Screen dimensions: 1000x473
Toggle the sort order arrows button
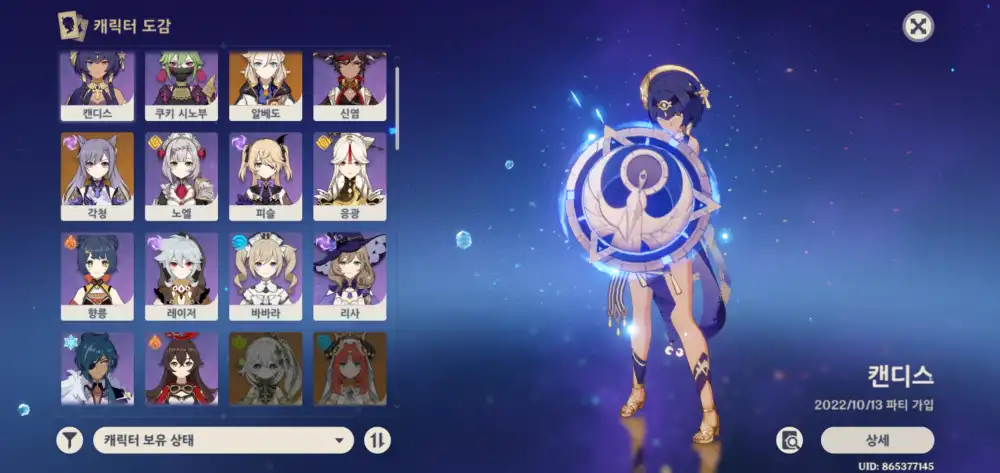click(377, 440)
